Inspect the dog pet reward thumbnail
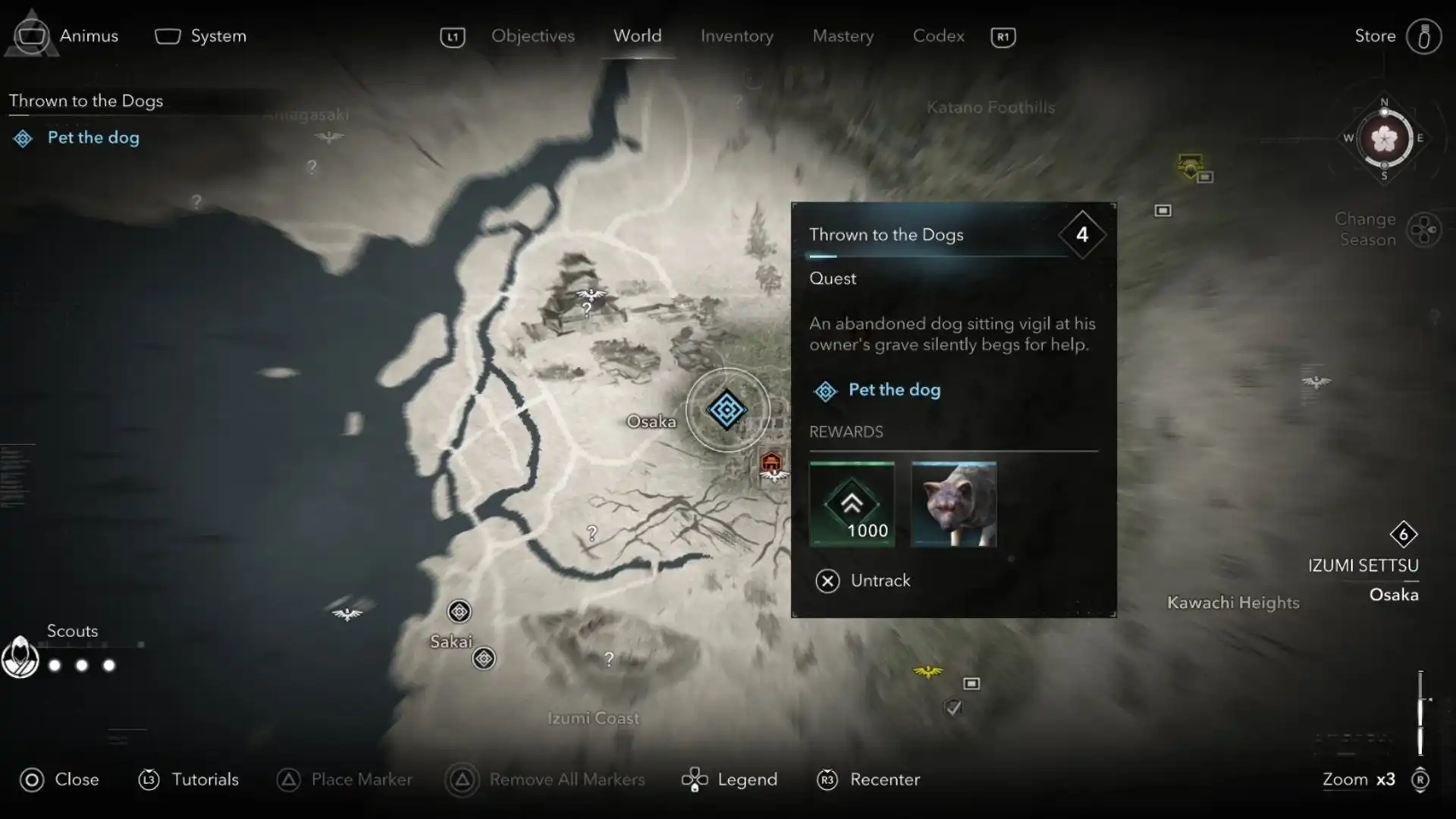The height and width of the screenshot is (819, 1456). tap(953, 504)
